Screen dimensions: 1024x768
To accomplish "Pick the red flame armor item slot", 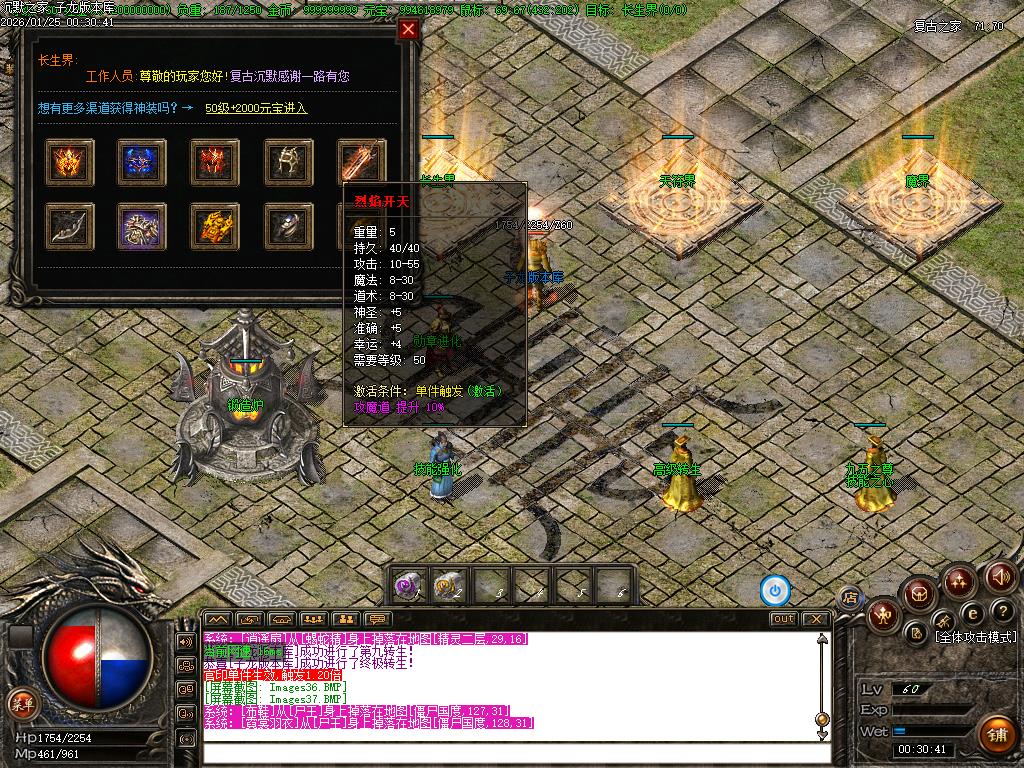I will click(x=216, y=162).
